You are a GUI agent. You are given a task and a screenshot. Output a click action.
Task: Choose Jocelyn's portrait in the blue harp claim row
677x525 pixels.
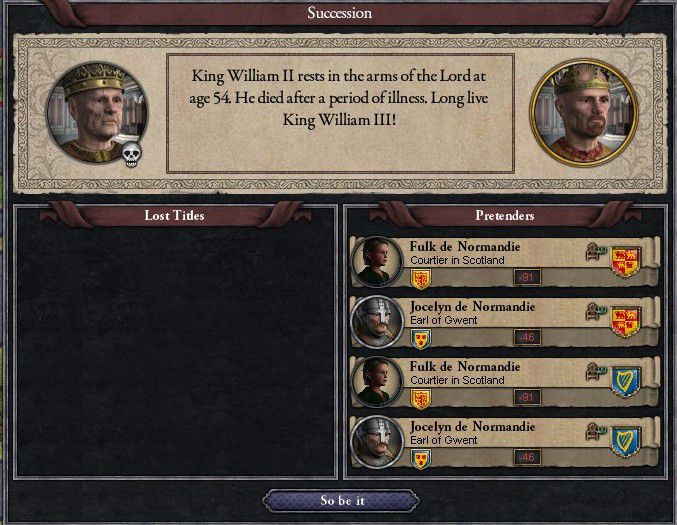pyautogui.click(x=377, y=442)
